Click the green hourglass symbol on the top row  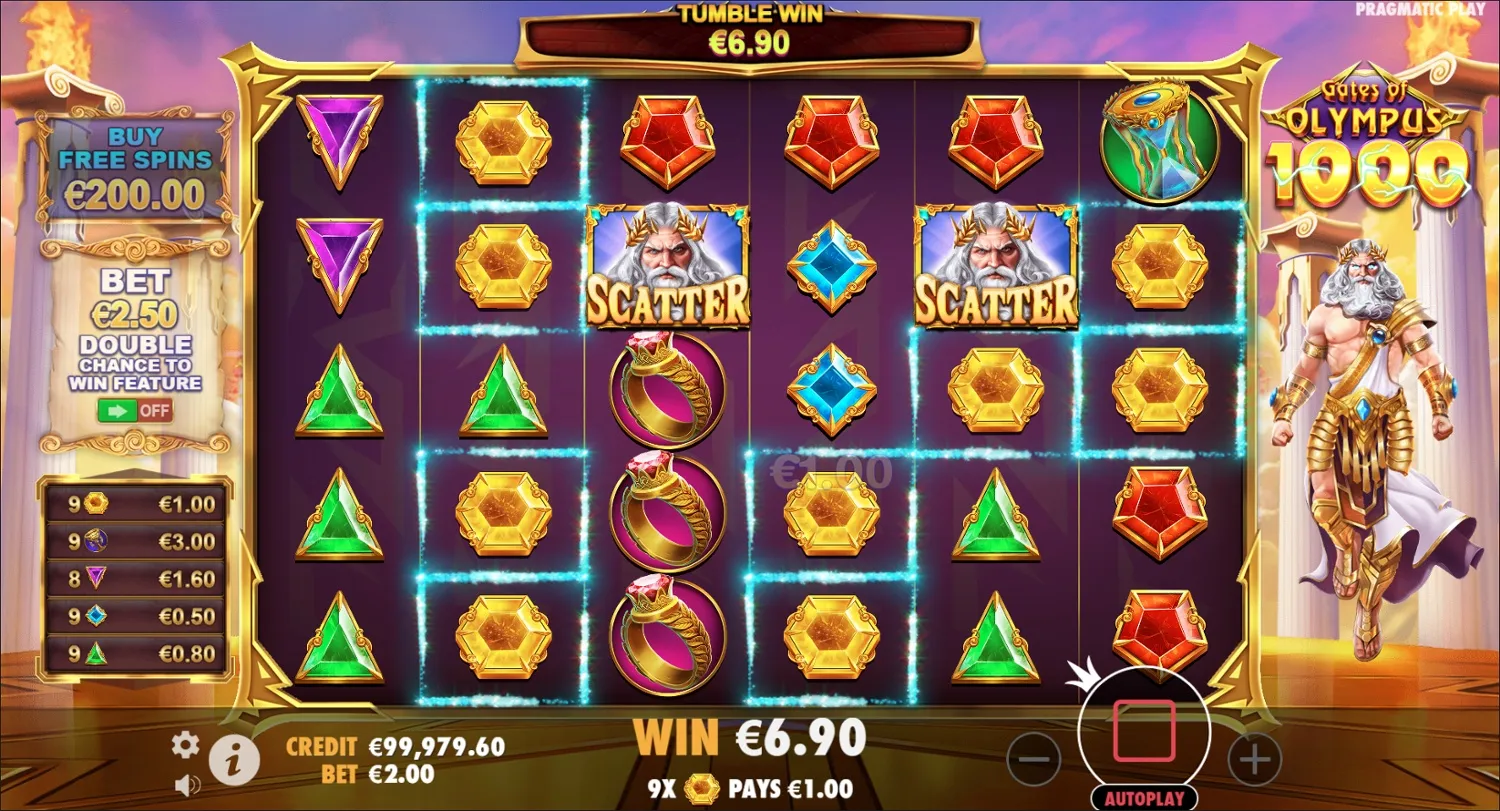(x=1160, y=142)
